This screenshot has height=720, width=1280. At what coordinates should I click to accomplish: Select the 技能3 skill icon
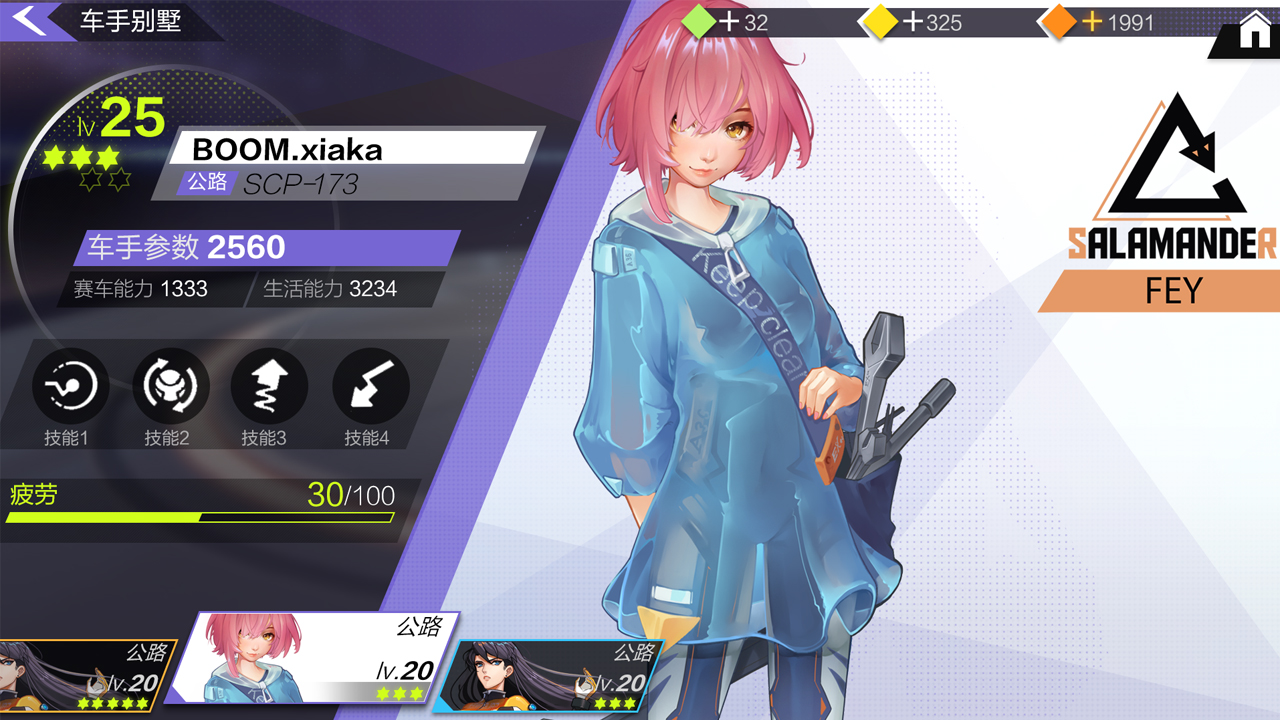coord(268,383)
